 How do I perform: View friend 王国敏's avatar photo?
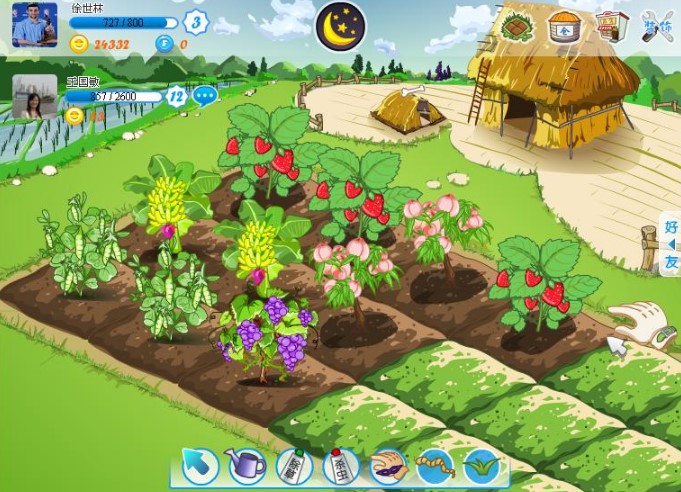35,97
